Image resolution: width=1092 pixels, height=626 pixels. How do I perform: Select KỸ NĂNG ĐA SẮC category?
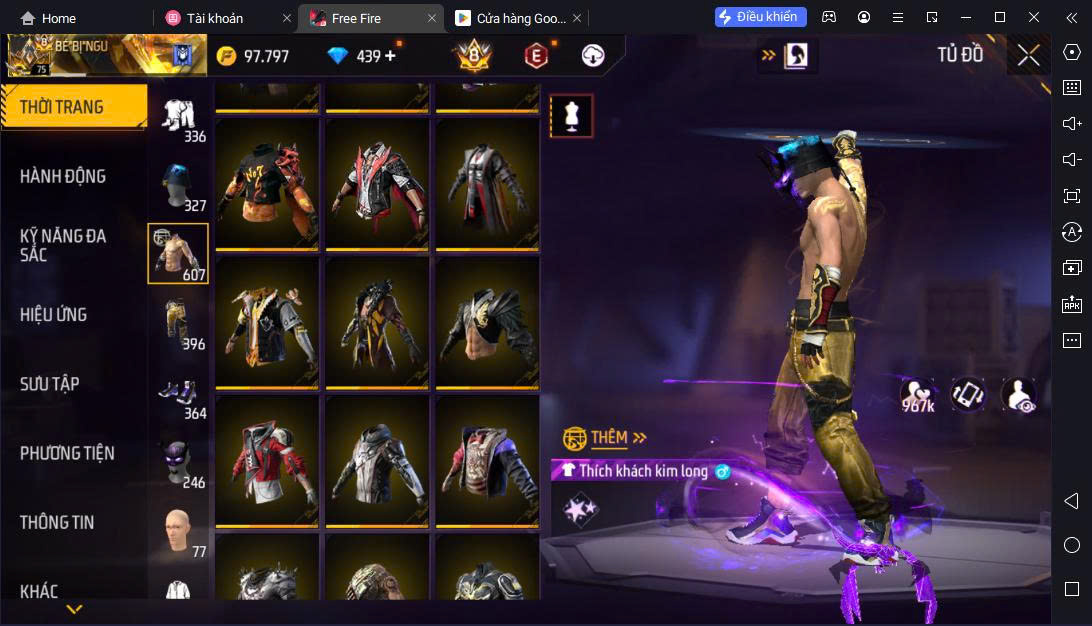[63, 245]
